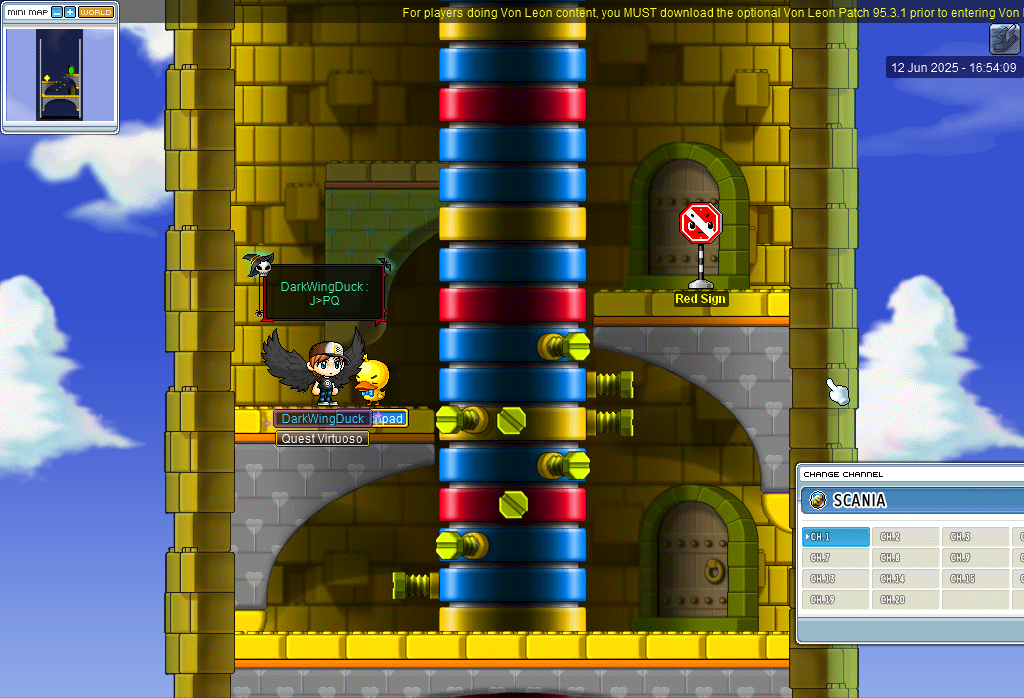
Task: Click the minimap tower view
Action: 60,75
